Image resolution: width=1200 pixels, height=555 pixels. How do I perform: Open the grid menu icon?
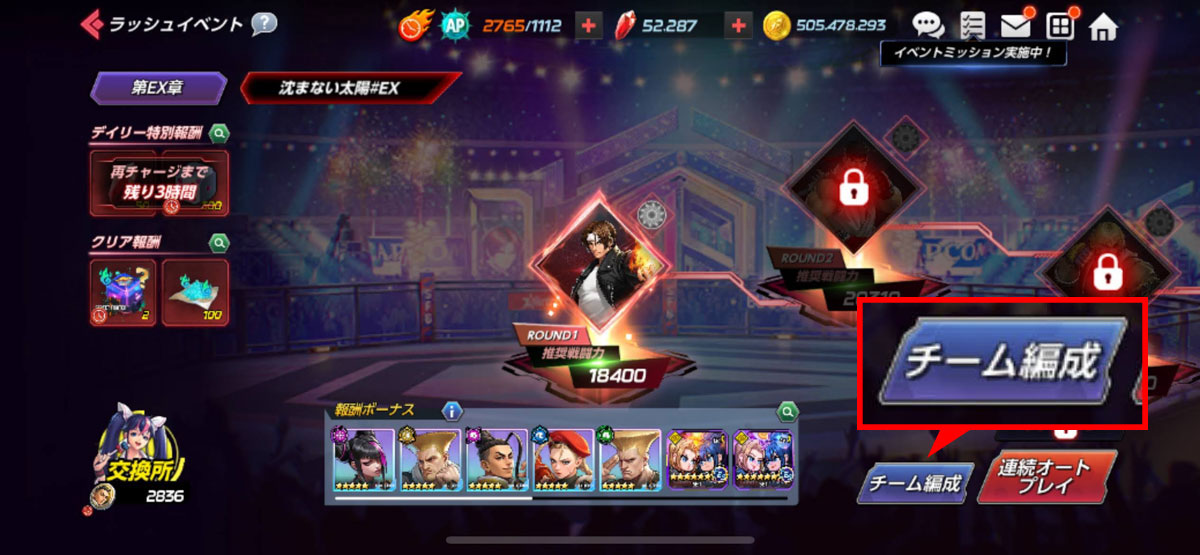(1059, 25)
